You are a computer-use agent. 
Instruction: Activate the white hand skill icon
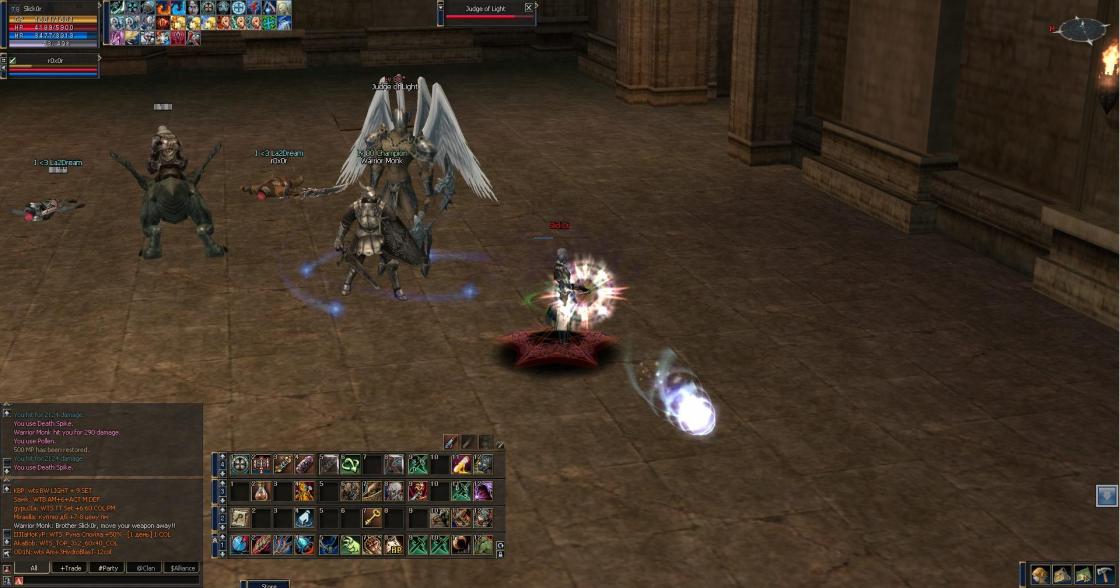click(x=305, y=518)
